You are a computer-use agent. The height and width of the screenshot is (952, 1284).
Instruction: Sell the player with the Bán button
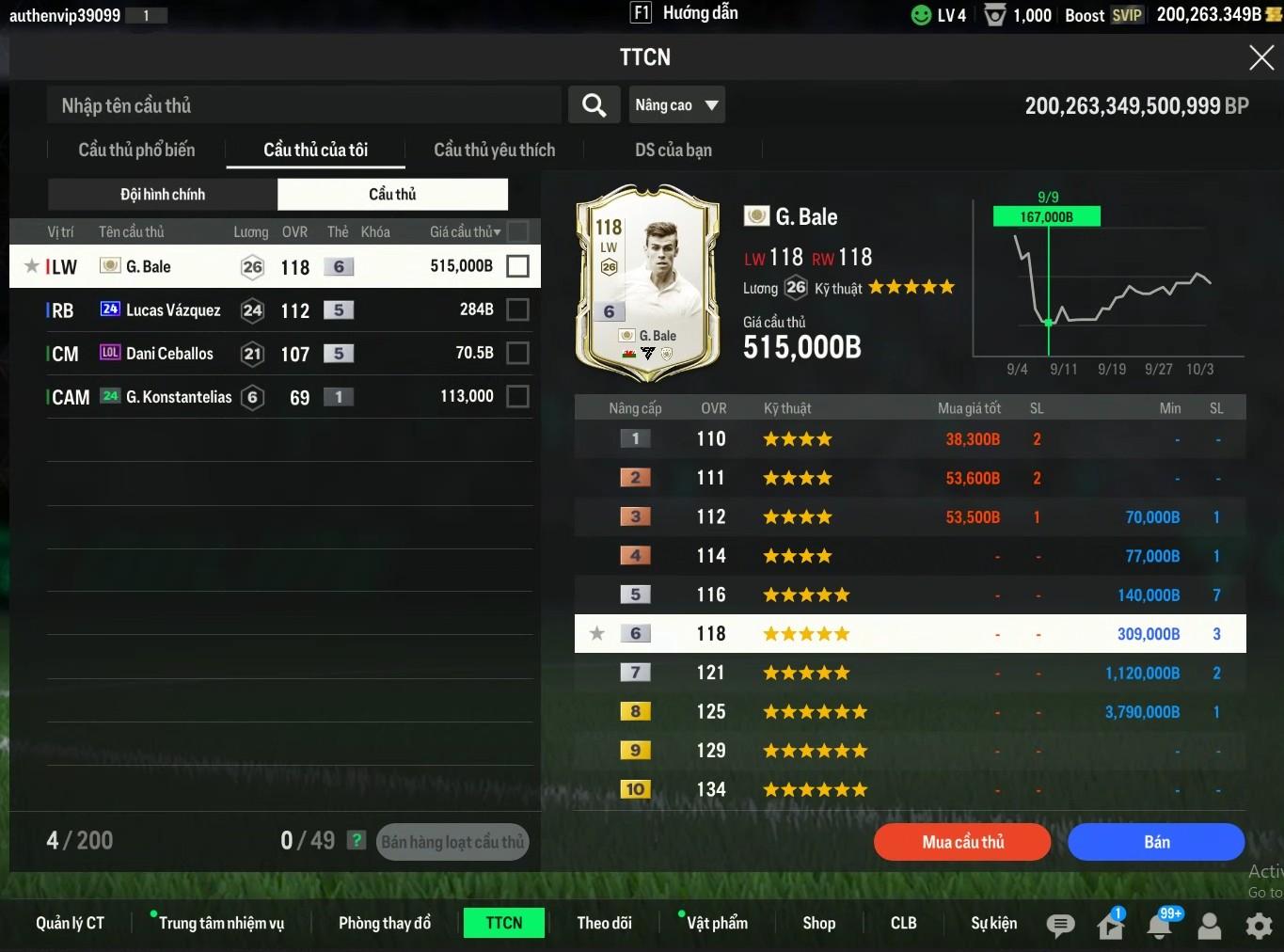coord(1156,842)
